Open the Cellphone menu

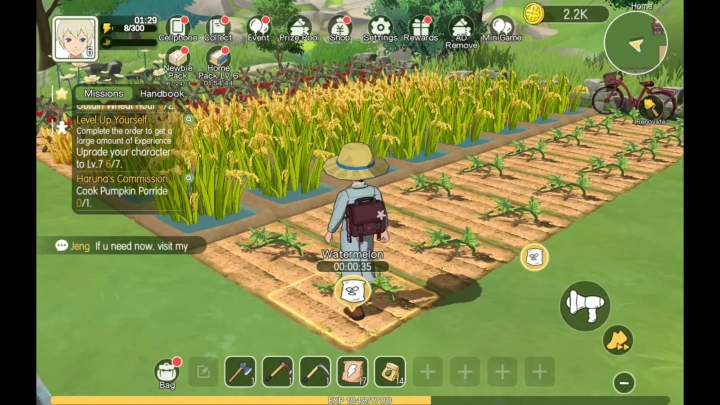[177, 29]
